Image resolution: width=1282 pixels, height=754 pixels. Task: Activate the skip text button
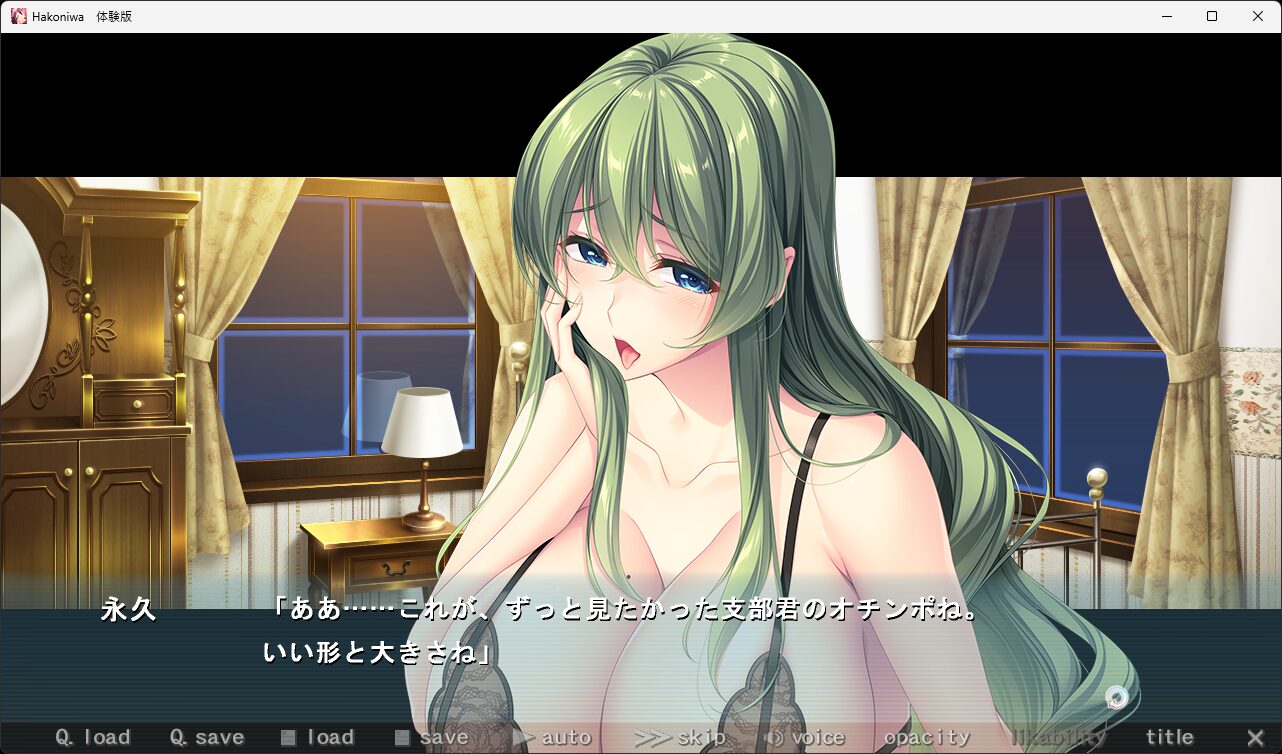point(680,738)
